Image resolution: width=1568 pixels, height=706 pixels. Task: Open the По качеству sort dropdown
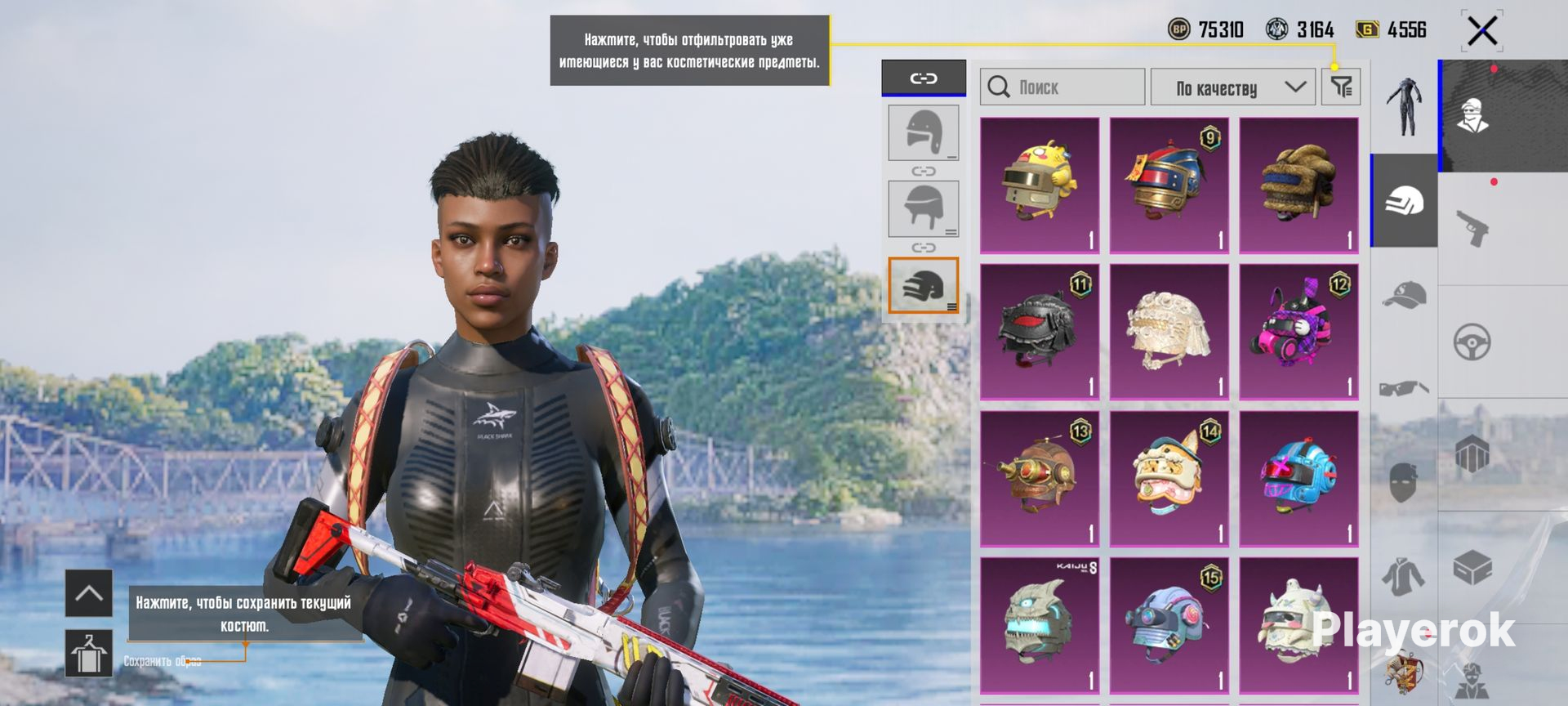[1232, 87]
